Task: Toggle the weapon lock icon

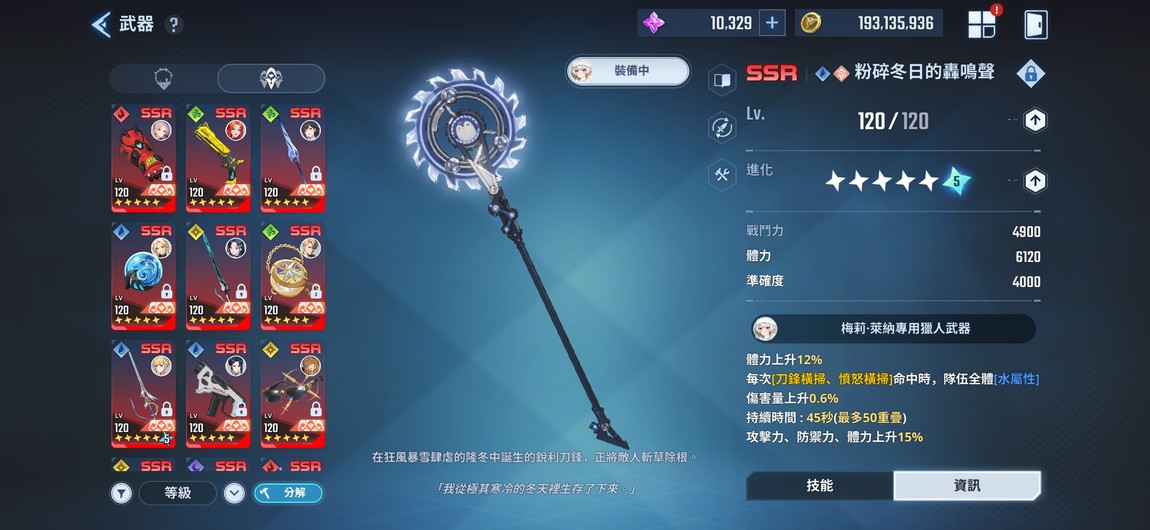Action: pyautogui.click(x=1030, y=73)
